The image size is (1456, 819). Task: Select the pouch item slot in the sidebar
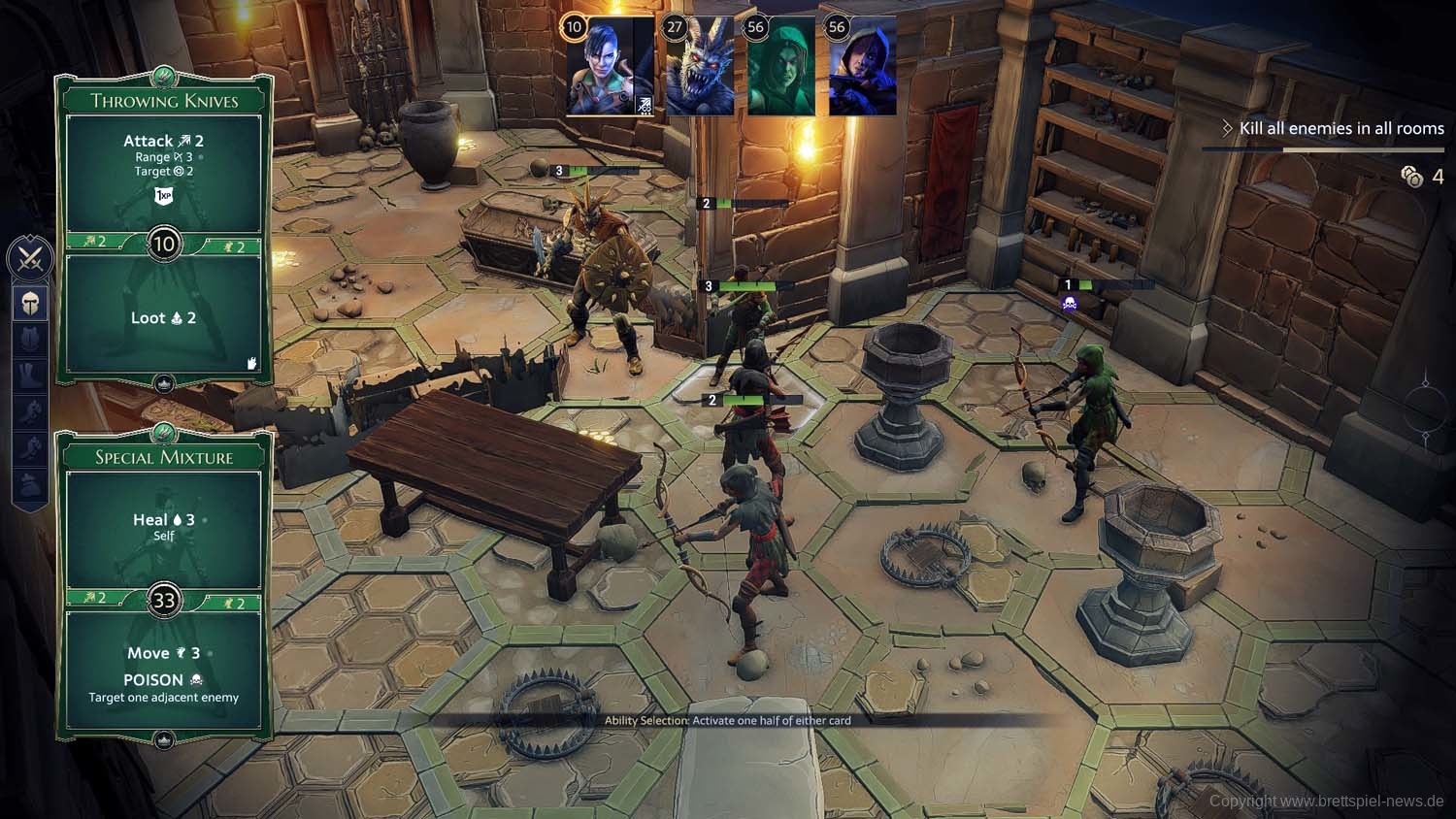[30, 482]
